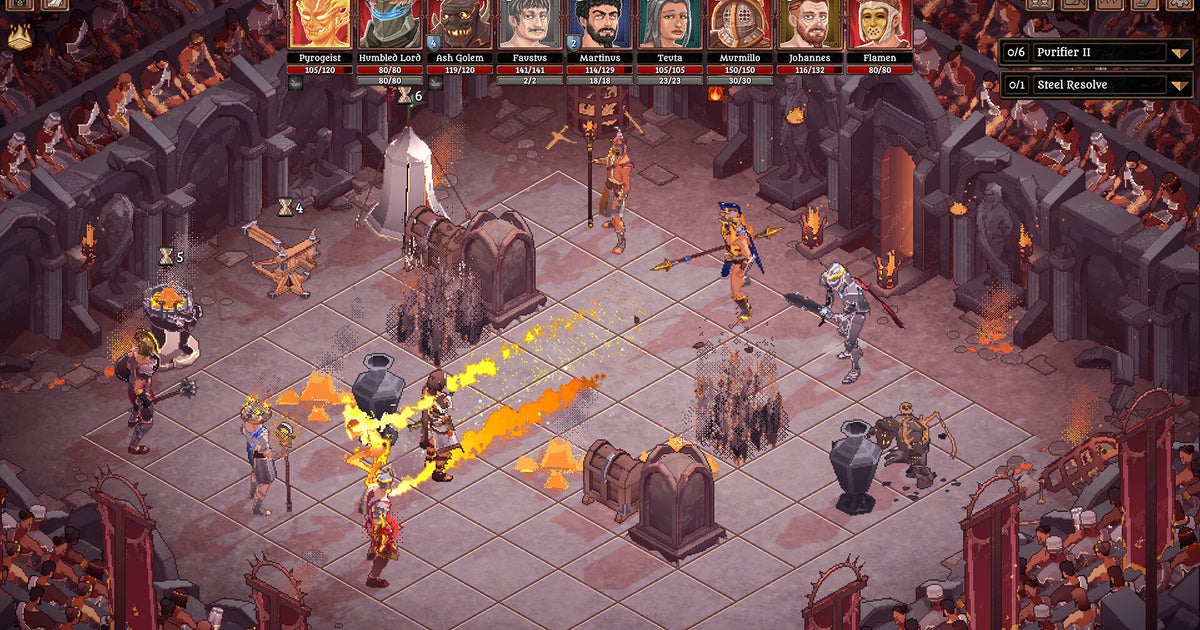Choose the Ash Golem portrait
Image resolution: width=1200 pixels, height=630 pixels.
pyautogui.click(x=461, y=24)
